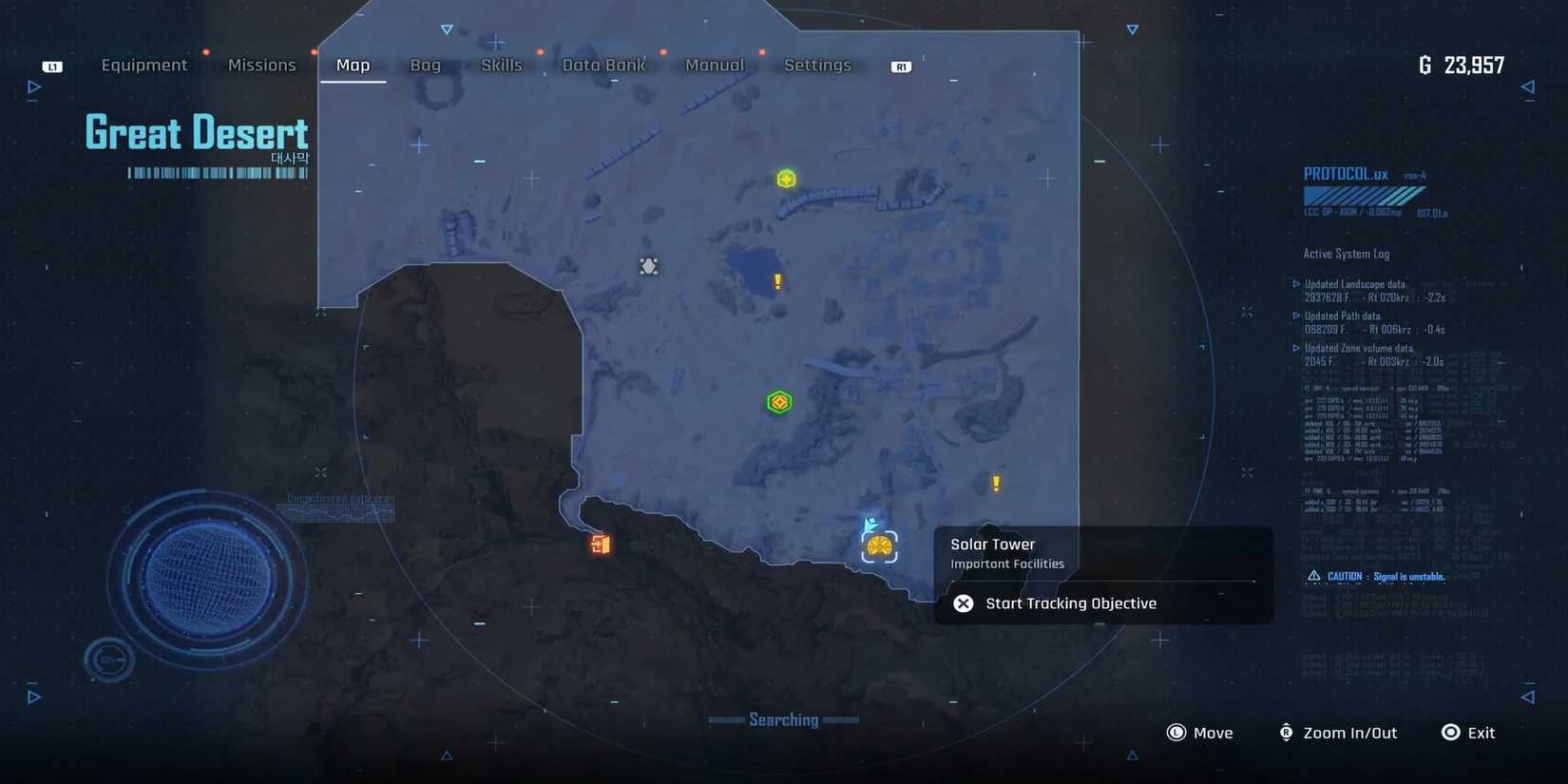Click the R1 shoulder button icon beside Settings
The image size is (1568, 784).
[x=899, y=66]
